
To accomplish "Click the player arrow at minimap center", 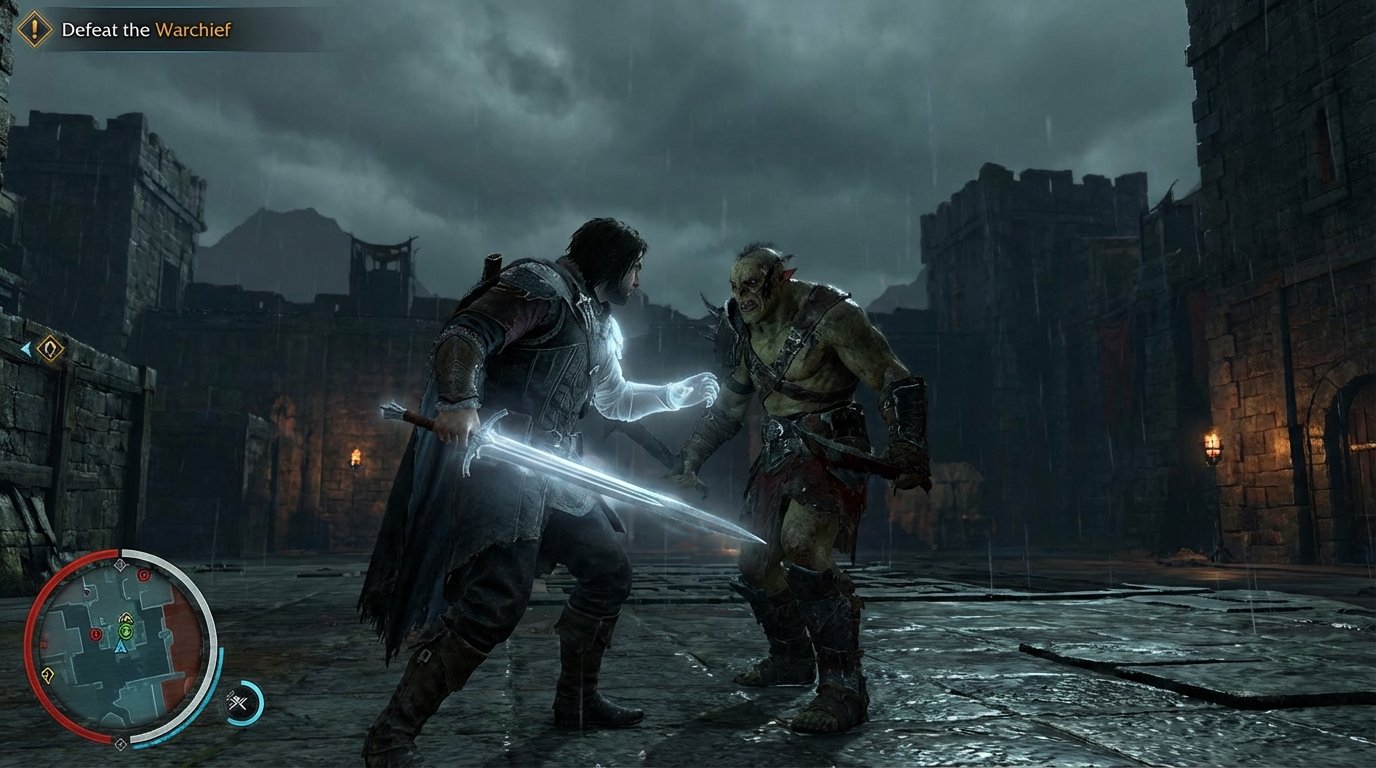I will click(x=121, y=648).
